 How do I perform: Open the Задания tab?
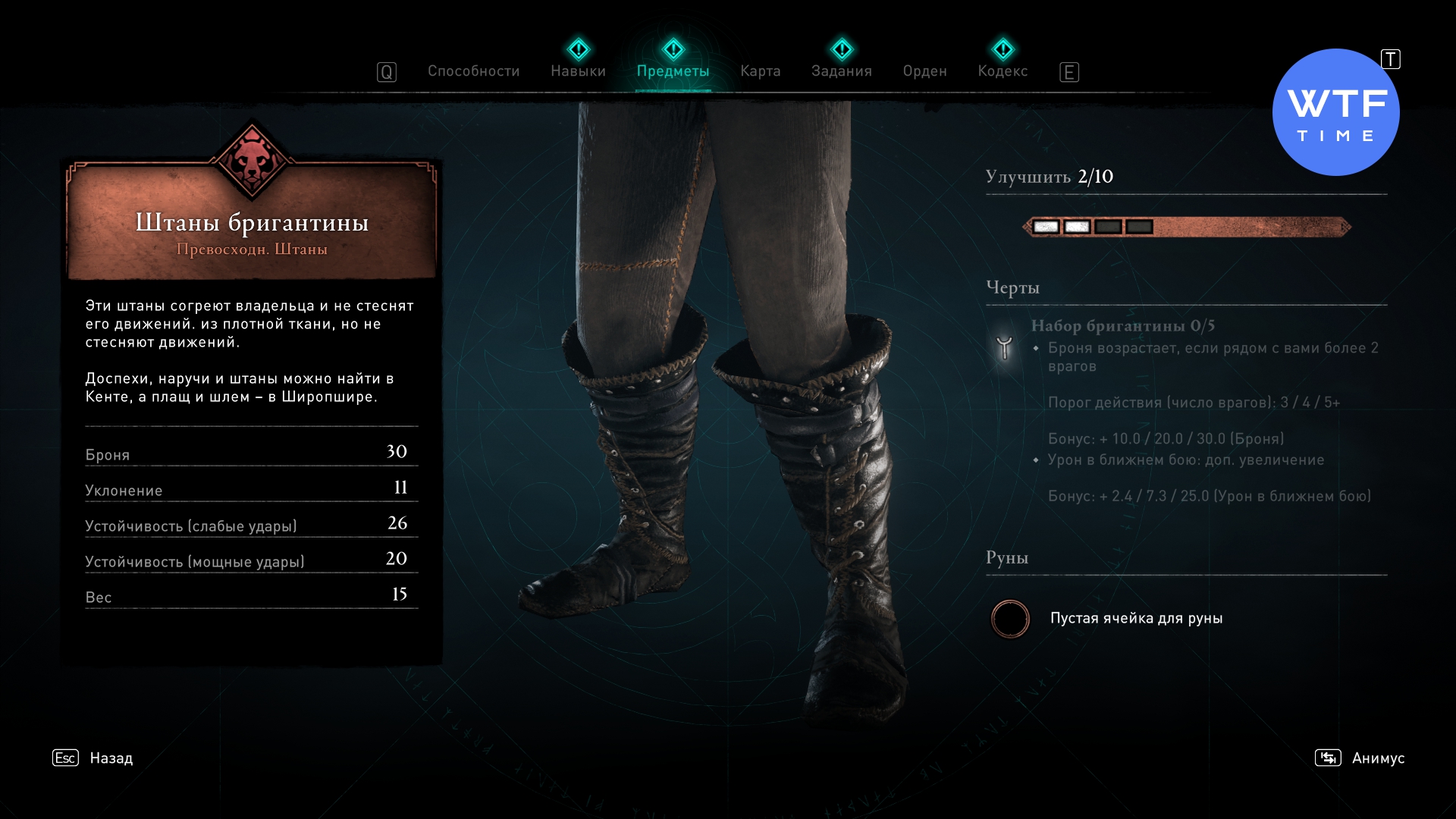[x=841, y=71]
